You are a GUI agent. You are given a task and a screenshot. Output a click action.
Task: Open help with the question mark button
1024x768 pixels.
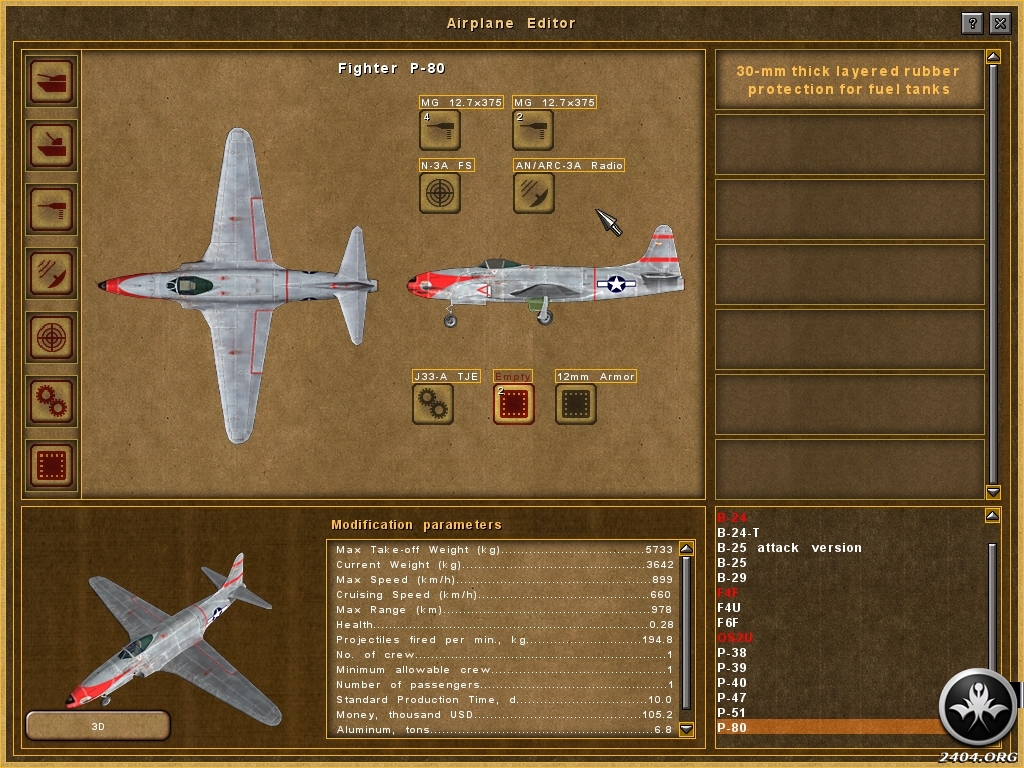coord(972,23)
